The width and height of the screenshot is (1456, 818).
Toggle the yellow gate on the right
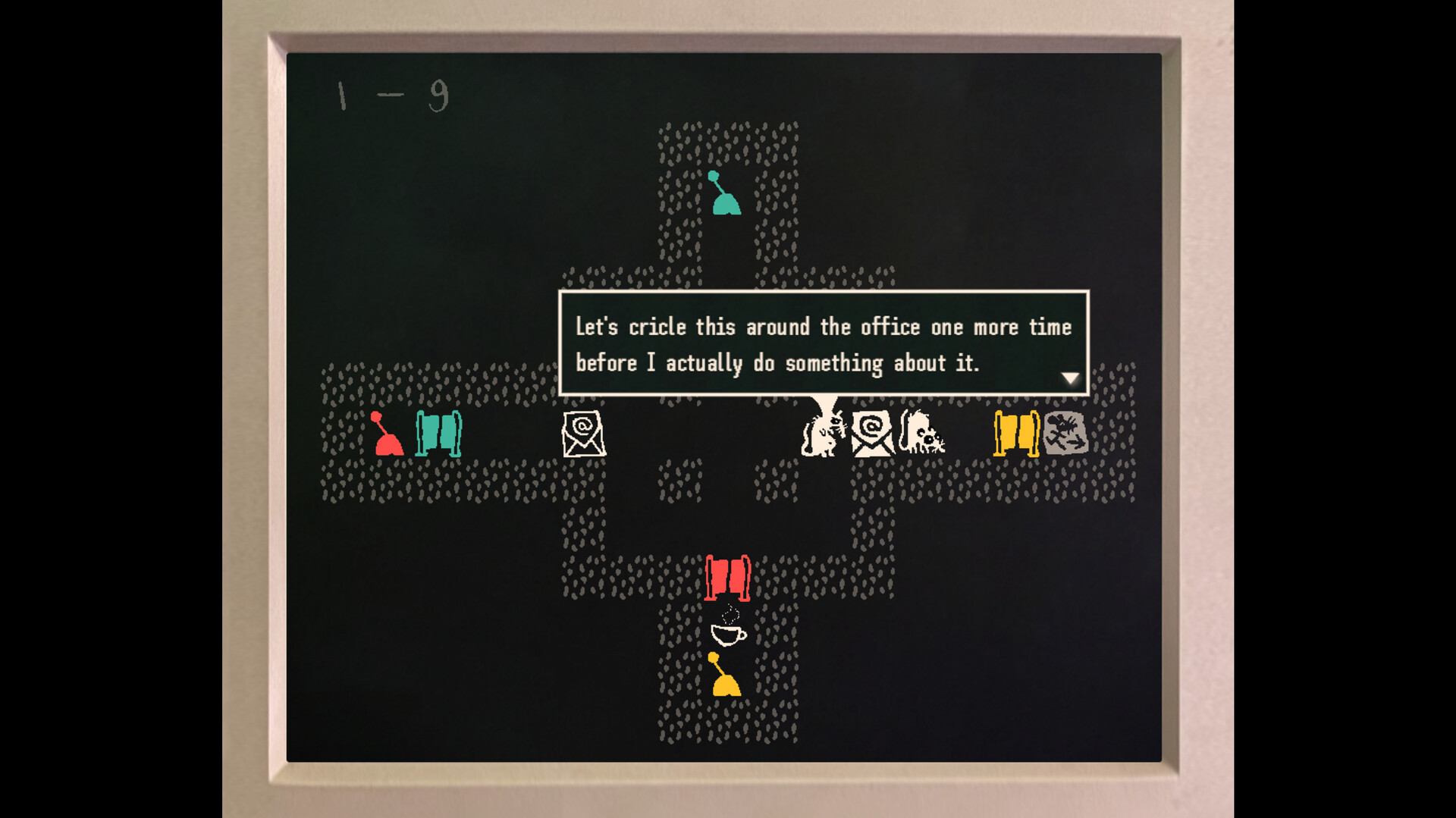(1016, 435)
